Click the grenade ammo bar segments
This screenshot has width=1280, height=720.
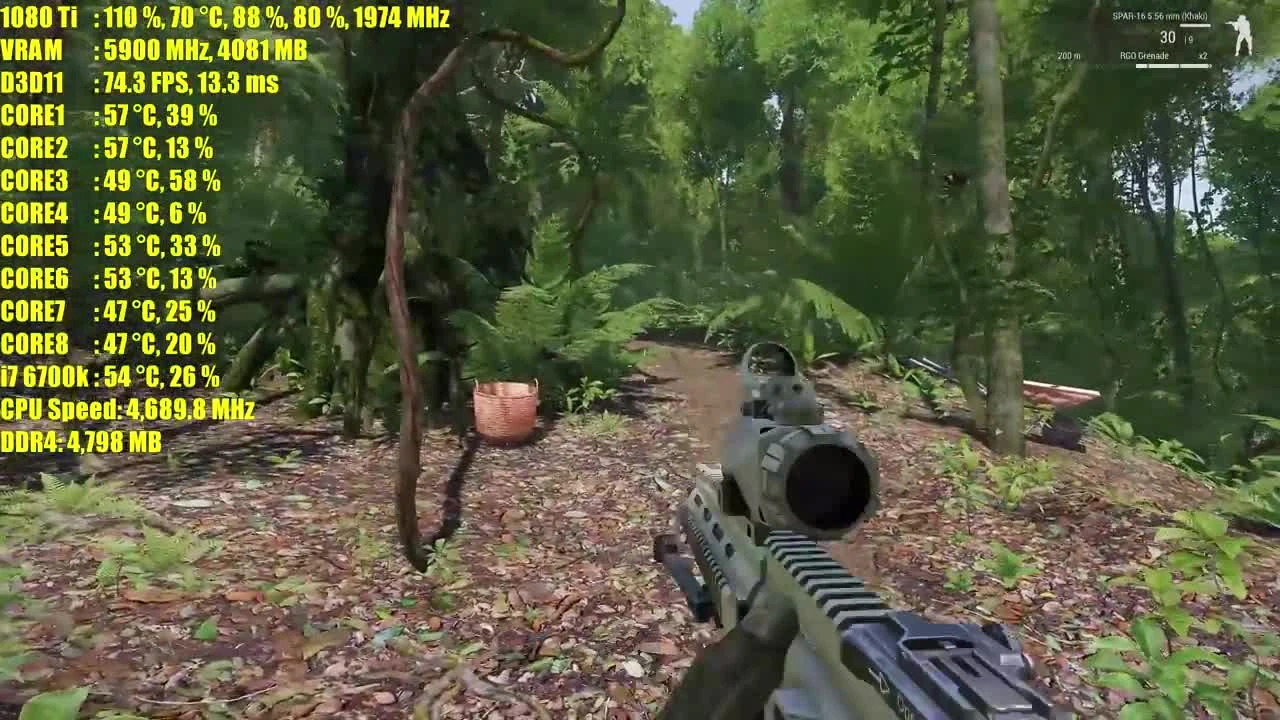click(x=1172, y=65)
